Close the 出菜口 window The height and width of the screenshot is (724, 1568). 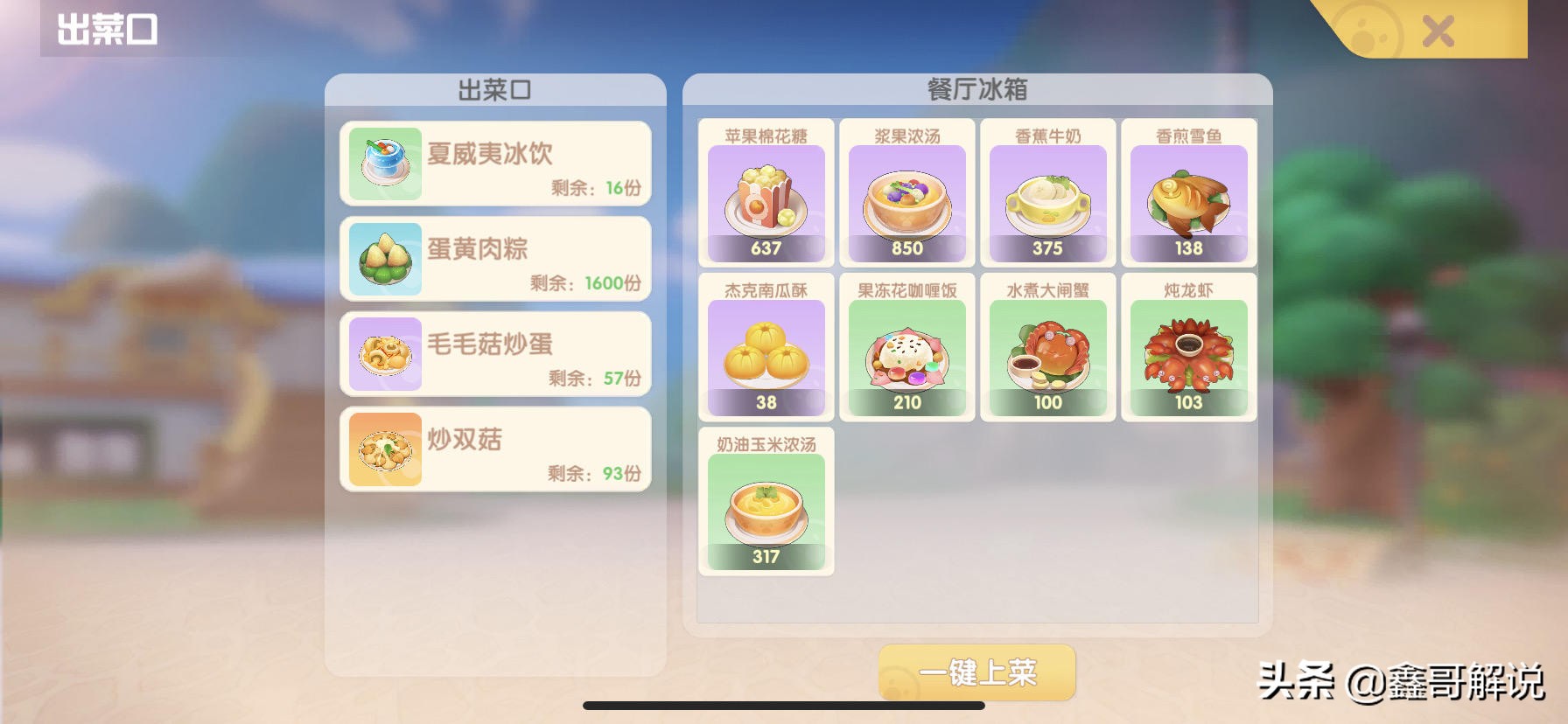(1438, 31)
